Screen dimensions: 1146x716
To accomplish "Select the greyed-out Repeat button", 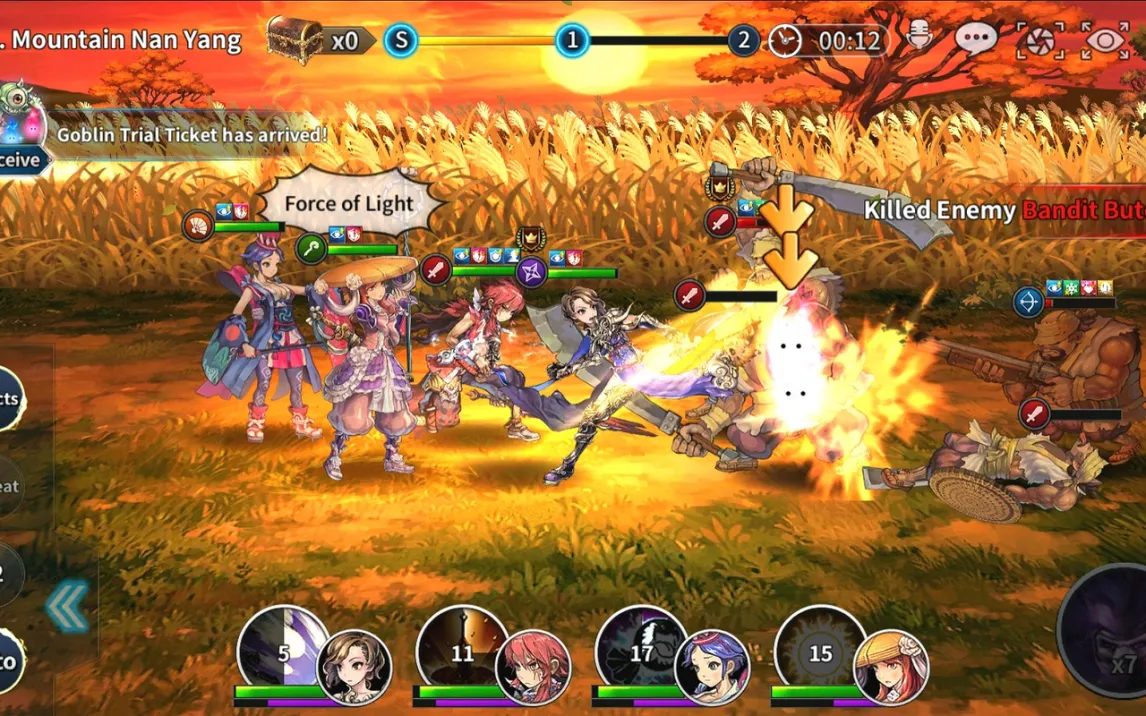I will click(10, 486).
